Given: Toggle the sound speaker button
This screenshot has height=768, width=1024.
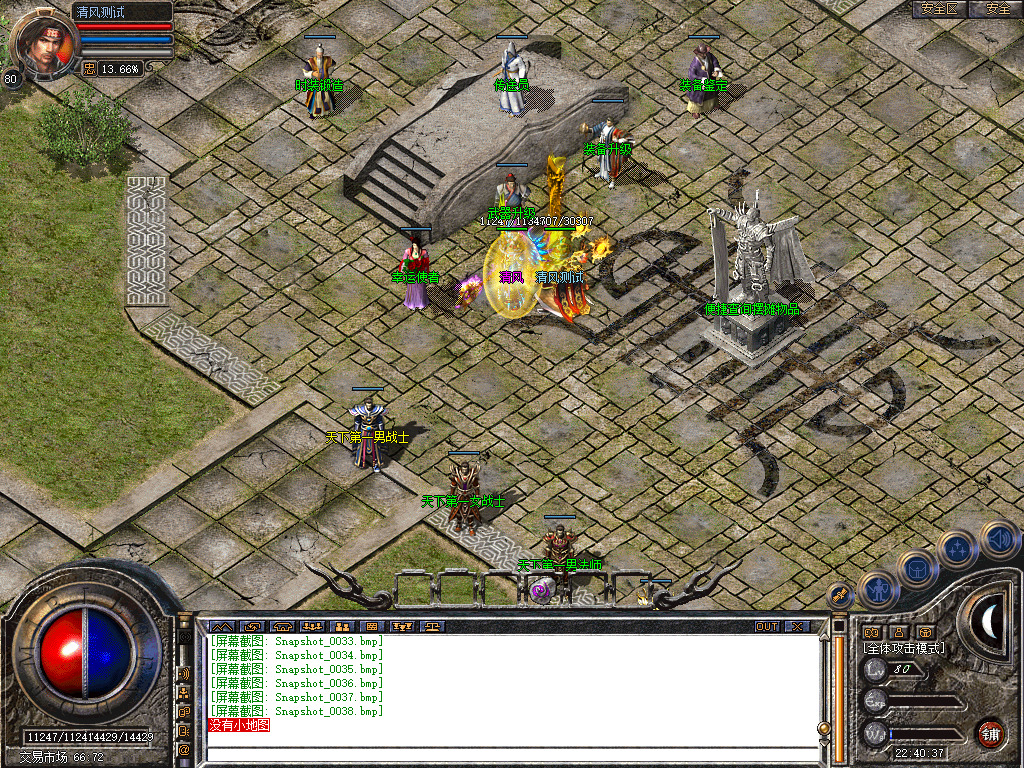Looking at the screenshot, I should pos(998,538).
